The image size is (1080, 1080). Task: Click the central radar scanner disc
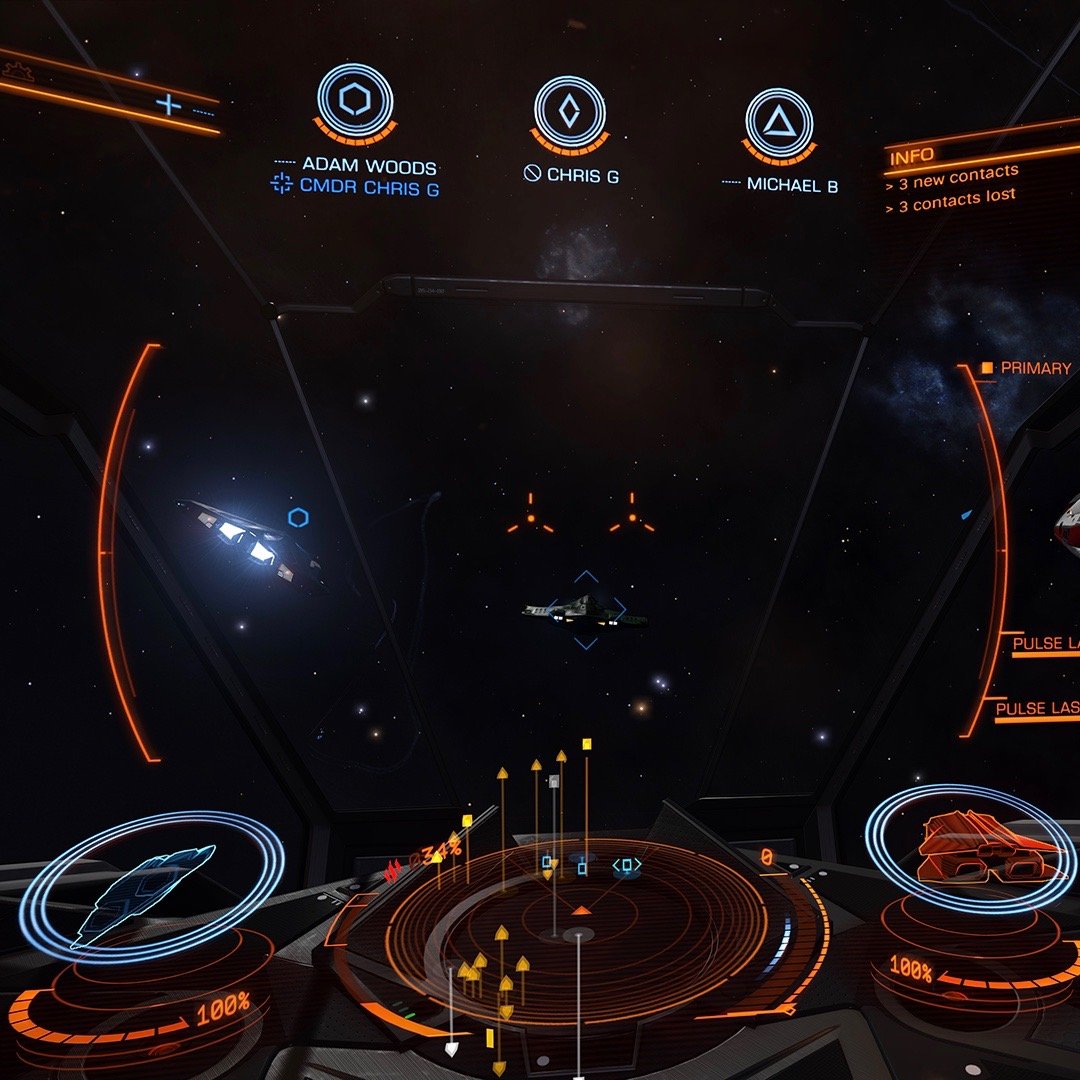578,930
